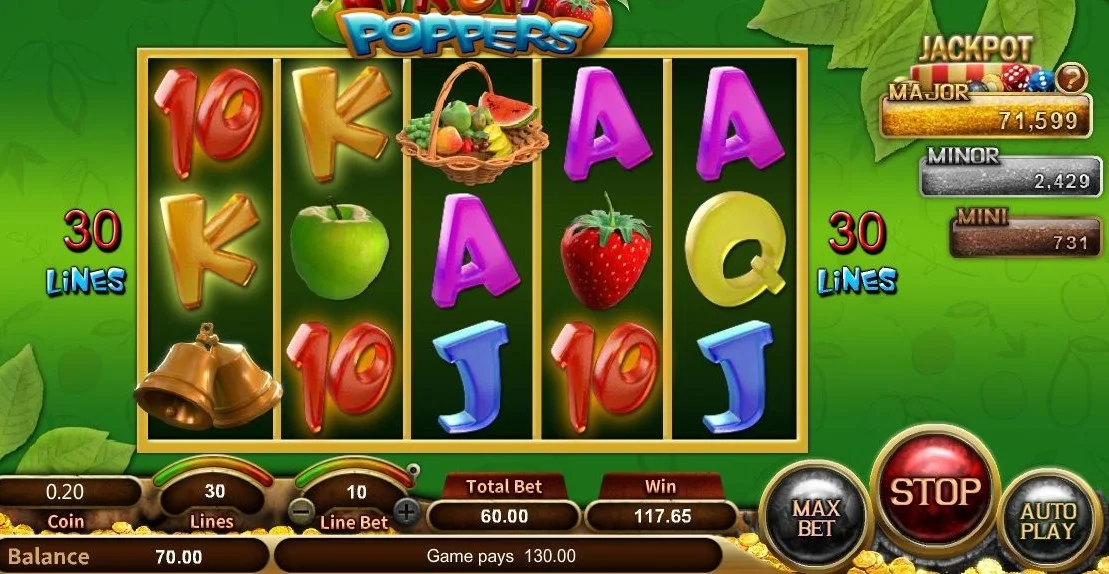Open the jackpot help question mark
This screenshot has height=574, width=1109.
point(1071,77)
